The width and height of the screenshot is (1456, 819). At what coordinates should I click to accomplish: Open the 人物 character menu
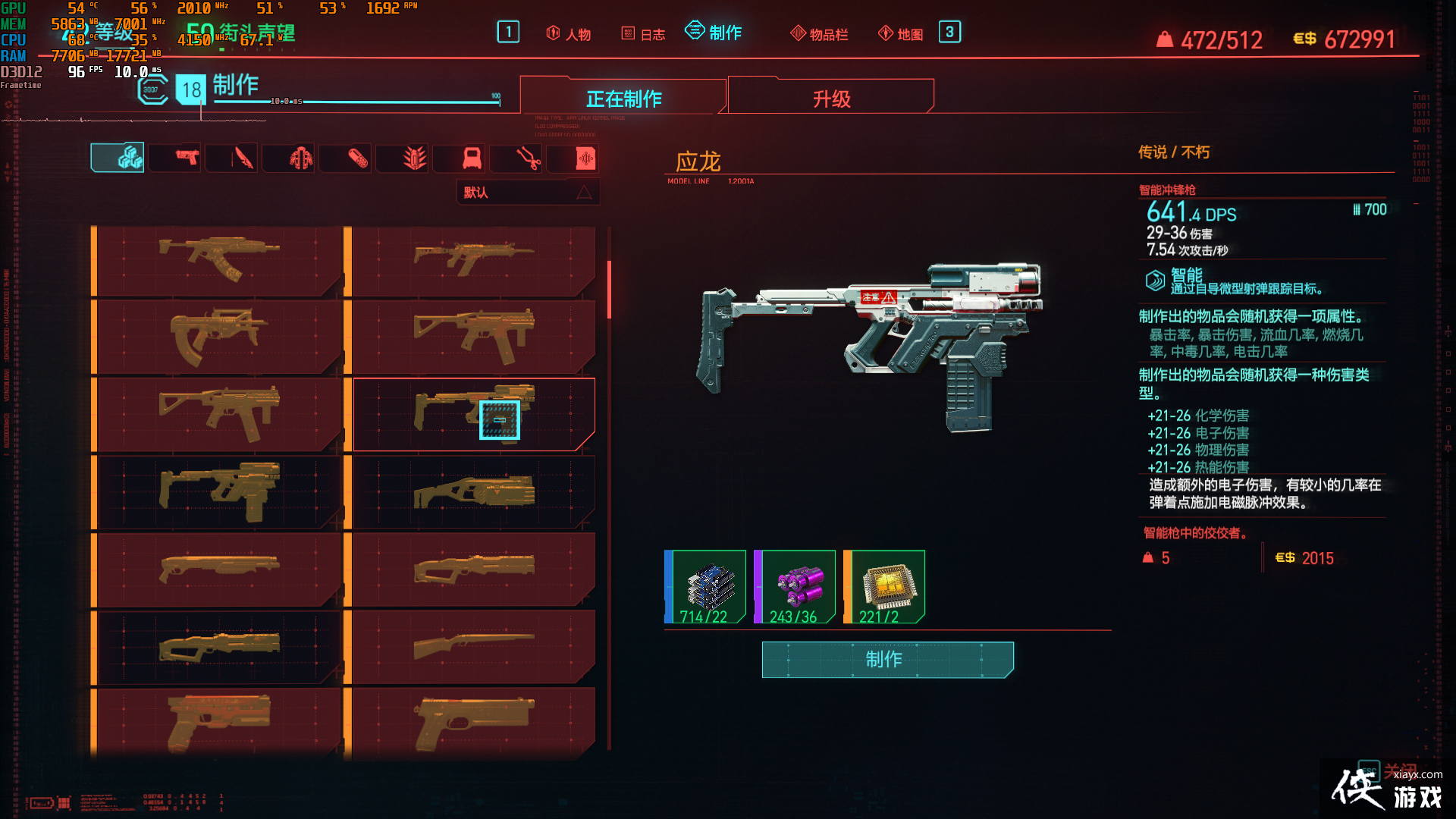568,33
